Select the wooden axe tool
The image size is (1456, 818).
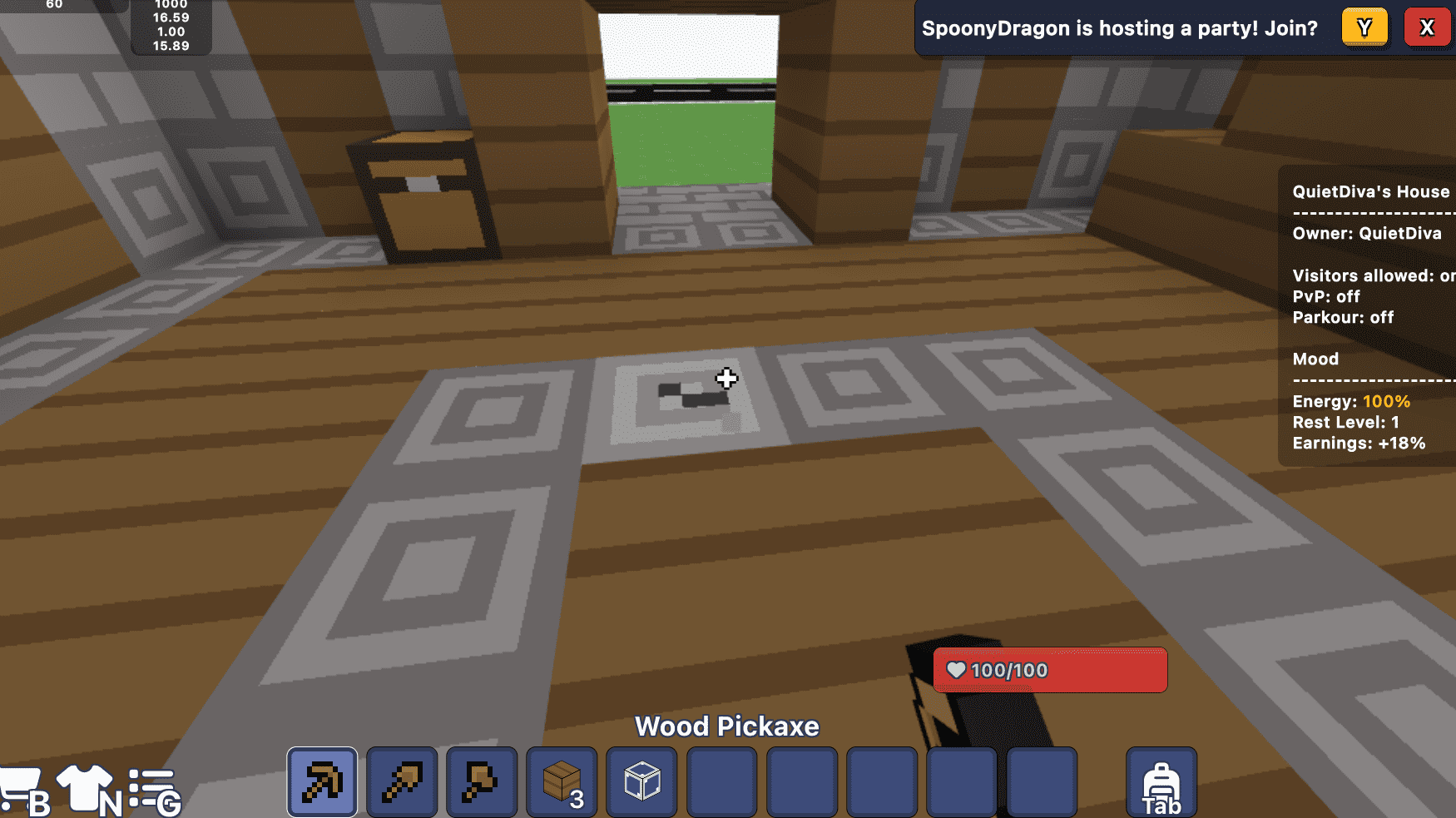(x=481, y=781)
